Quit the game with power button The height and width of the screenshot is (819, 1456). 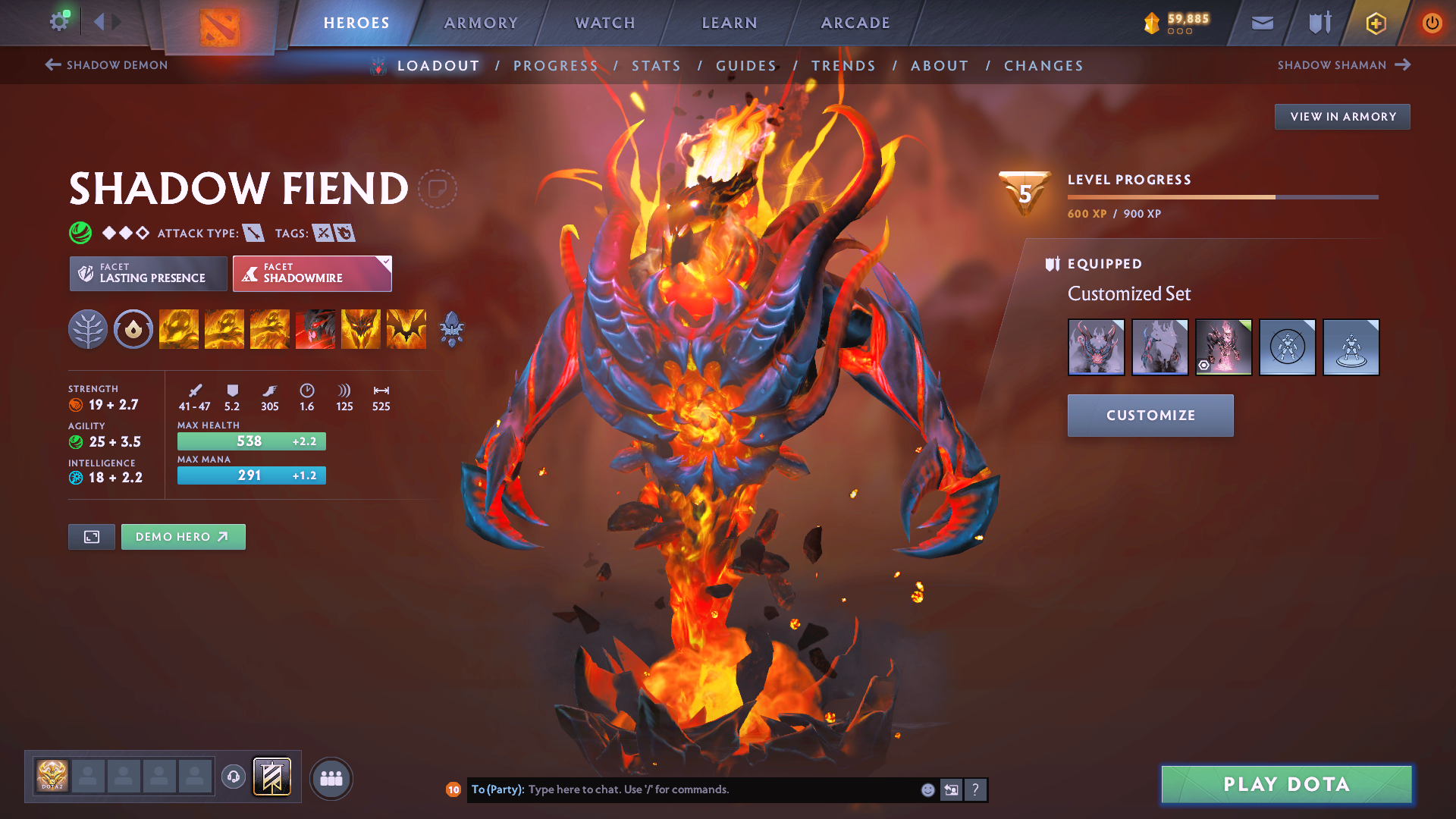1432,23
